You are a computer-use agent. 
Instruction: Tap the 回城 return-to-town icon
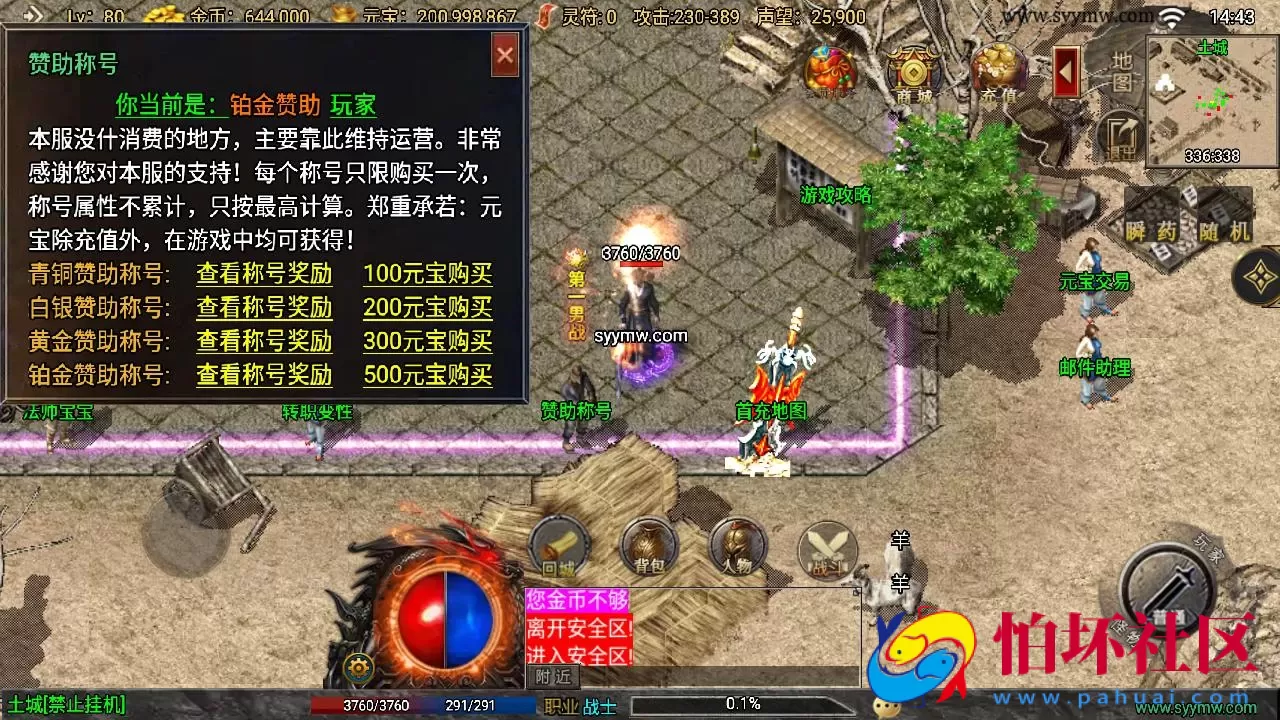coord(557,545)
